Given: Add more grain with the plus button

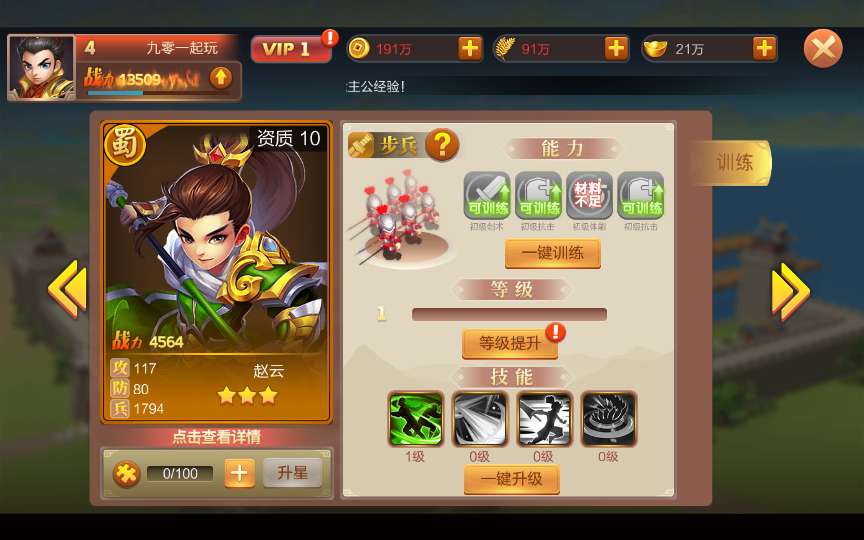Looking at the screenshot, I should coord(616,48).
